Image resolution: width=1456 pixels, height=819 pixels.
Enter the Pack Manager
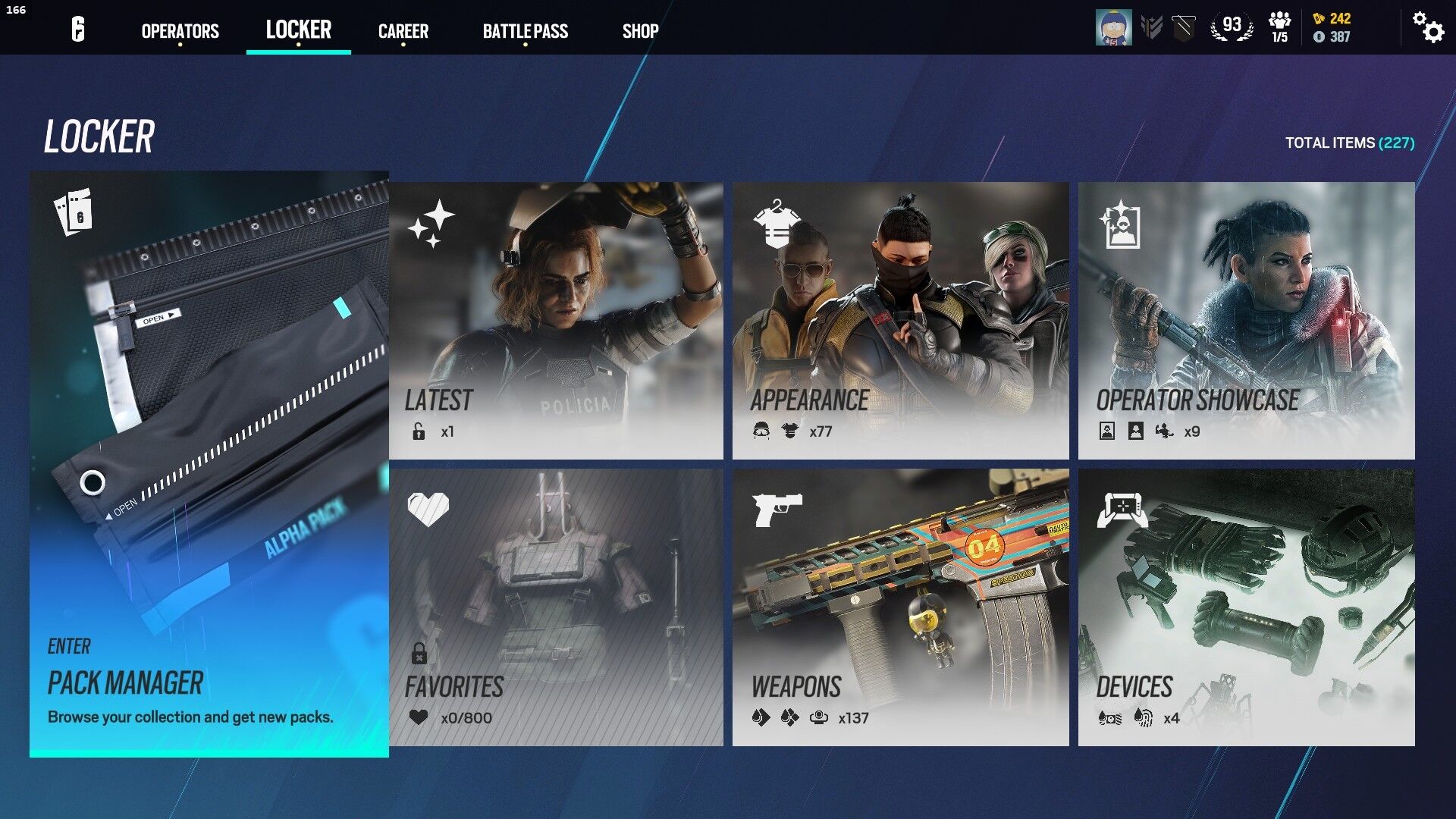tap(209, 464)
